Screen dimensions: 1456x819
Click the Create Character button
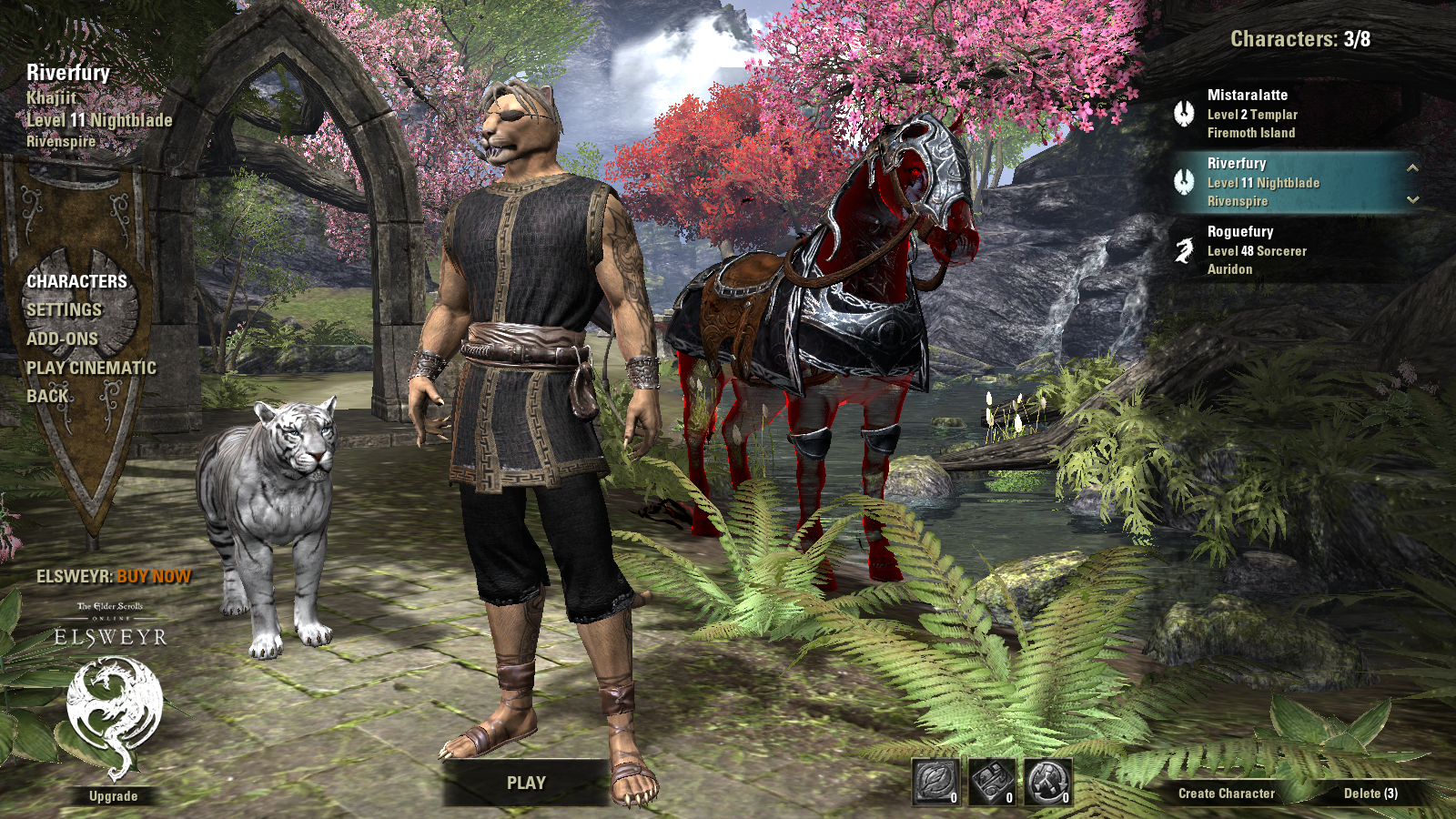pos(1226,794)
